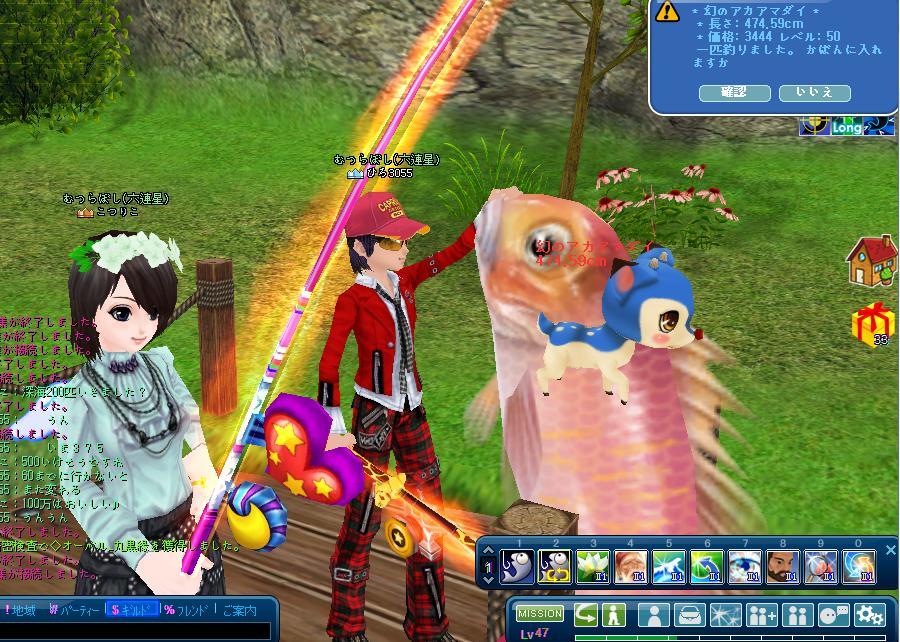Viewport: 900px width, 642px height.
Task: Open the MISSION panel
Action: click(x=540, y=613)
